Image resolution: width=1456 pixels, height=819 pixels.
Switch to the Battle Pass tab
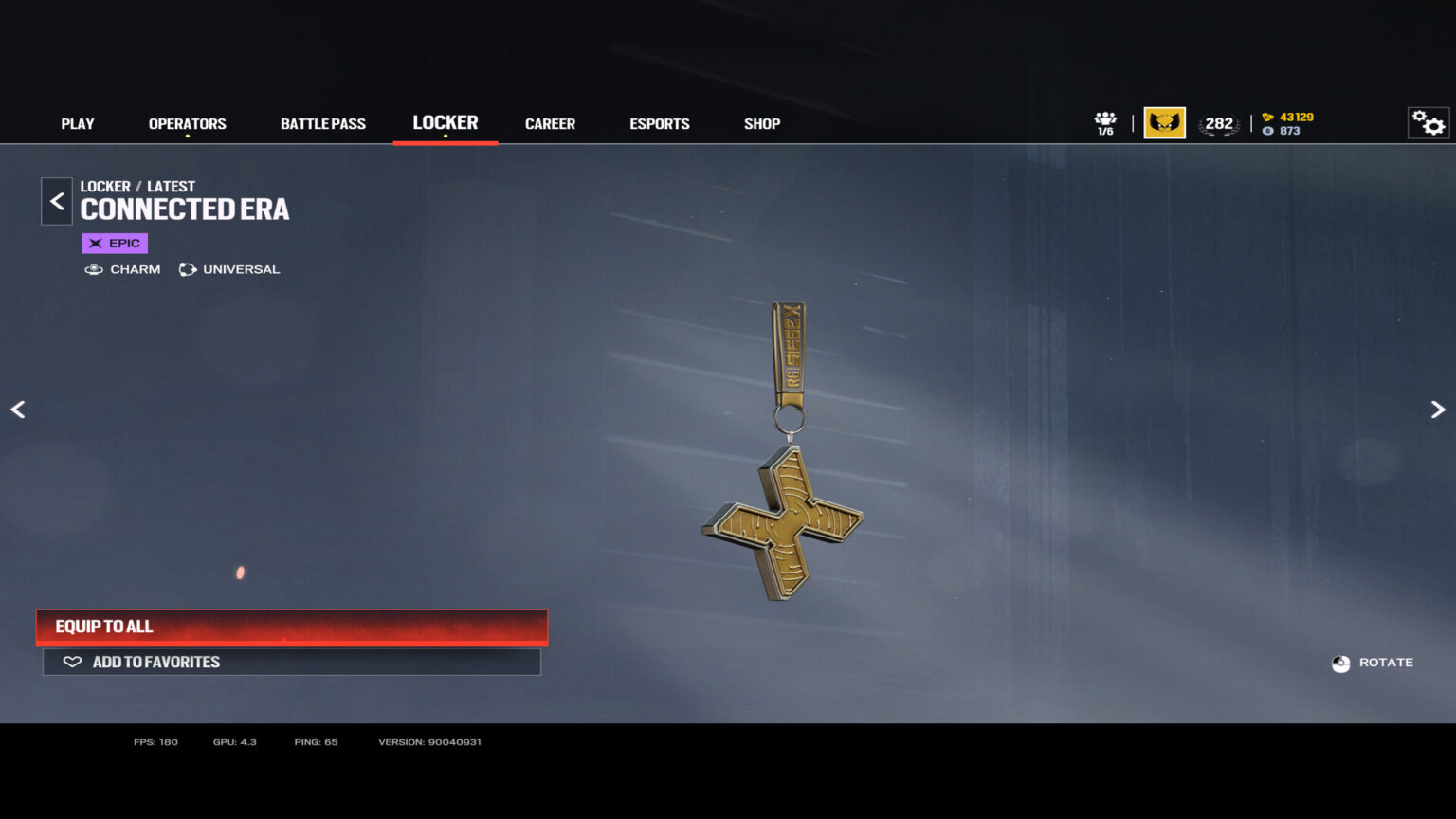click(x=322, y=123)
